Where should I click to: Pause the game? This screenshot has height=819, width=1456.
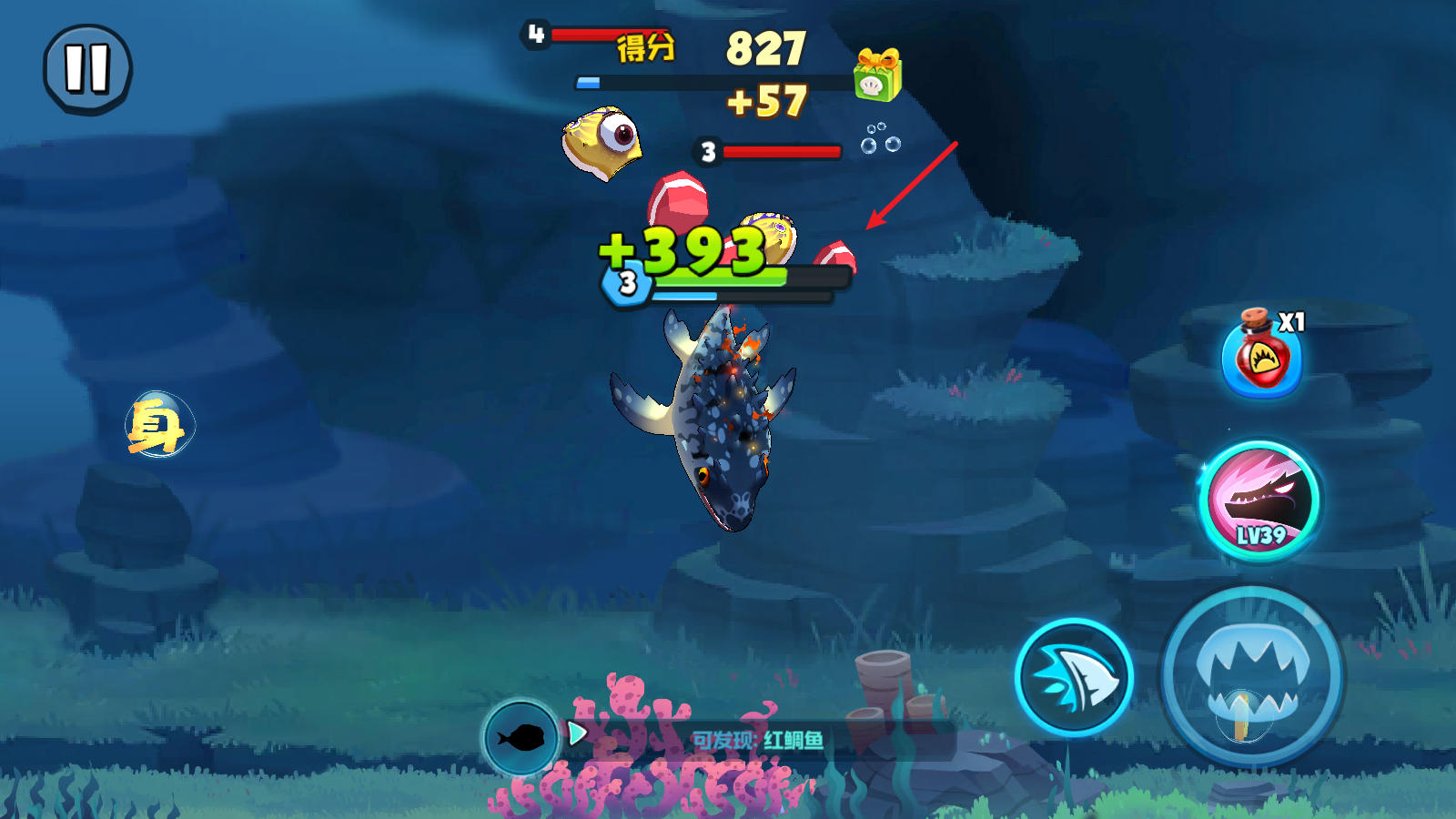87,69
